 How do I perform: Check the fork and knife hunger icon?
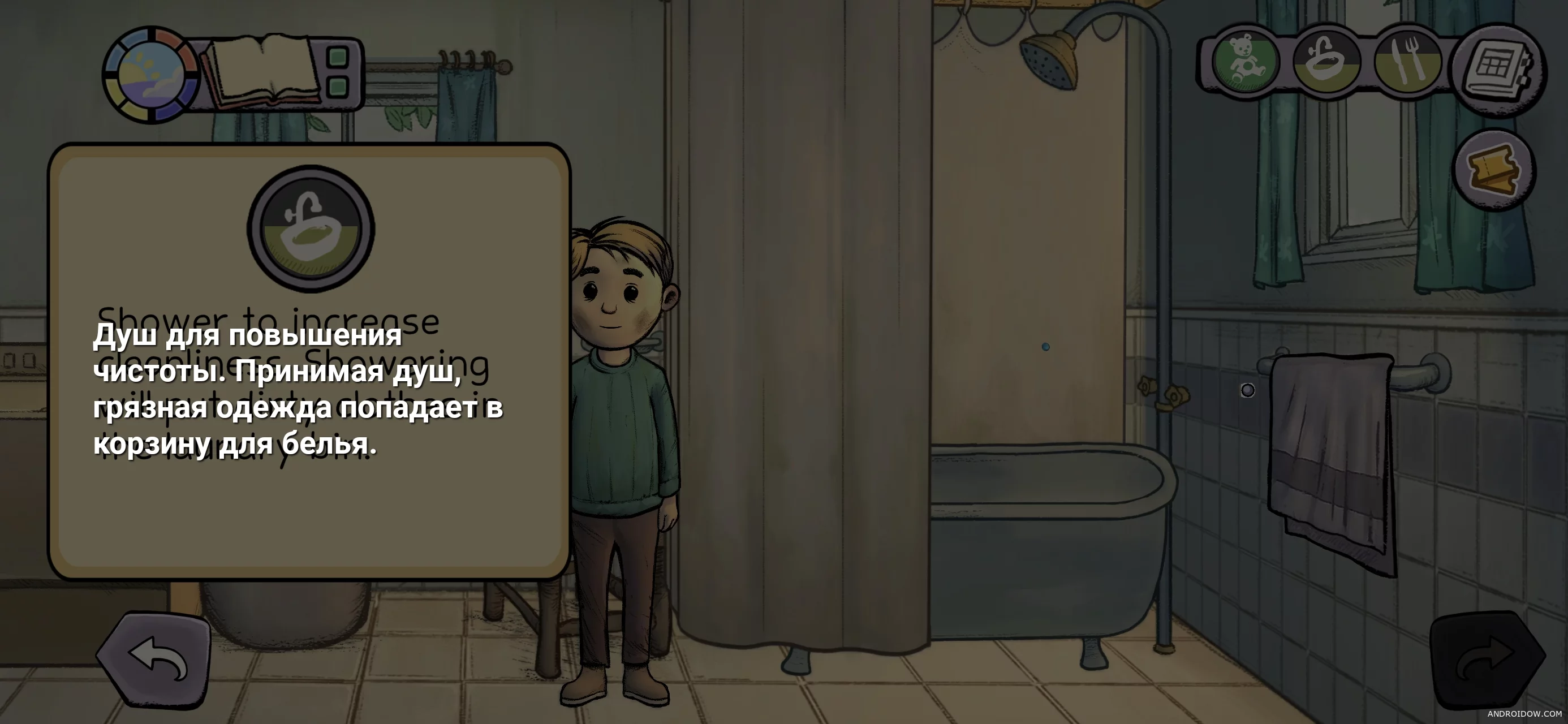tap(1408, 62)
